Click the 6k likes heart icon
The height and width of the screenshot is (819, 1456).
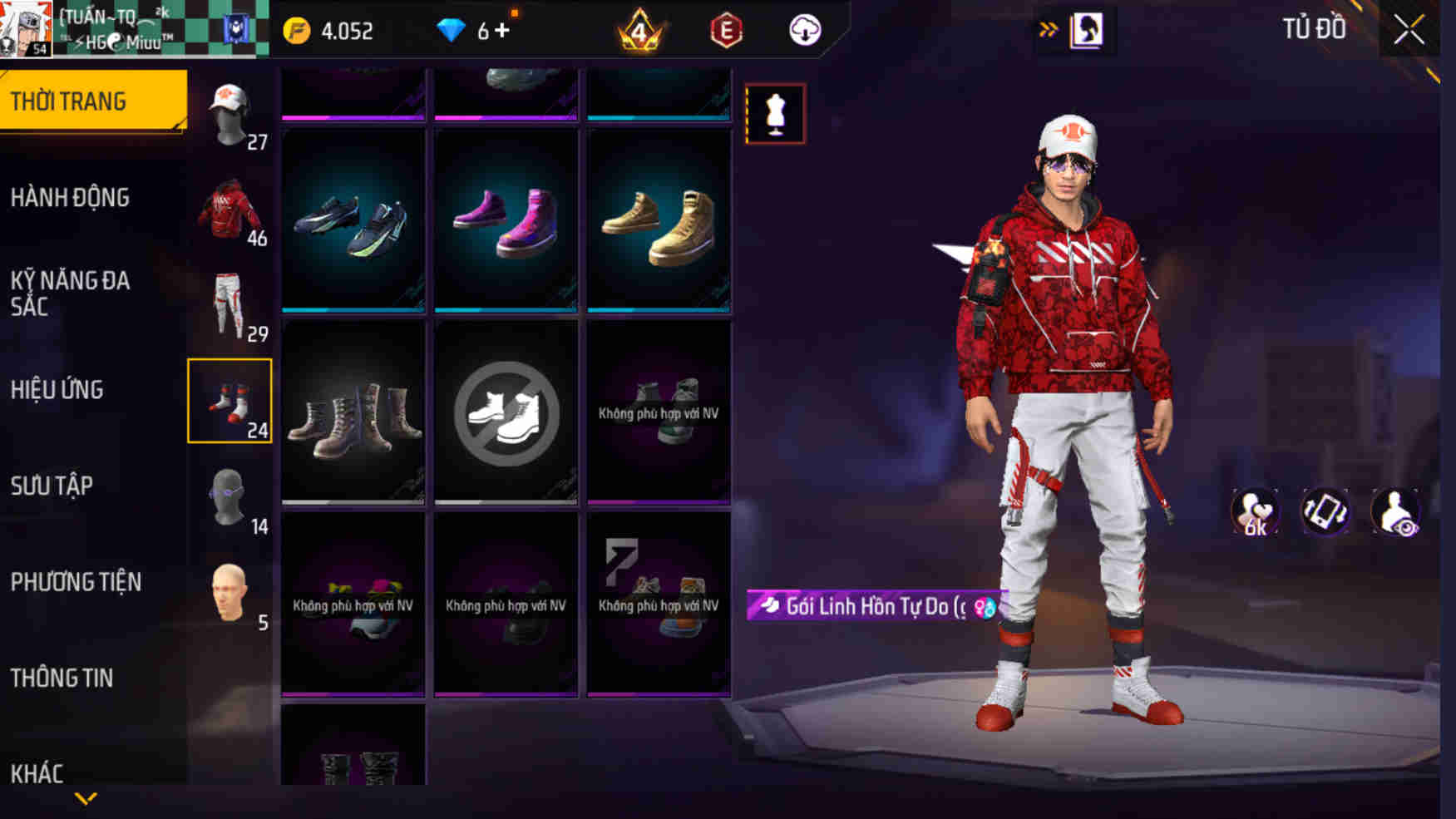coord(1254,511)
